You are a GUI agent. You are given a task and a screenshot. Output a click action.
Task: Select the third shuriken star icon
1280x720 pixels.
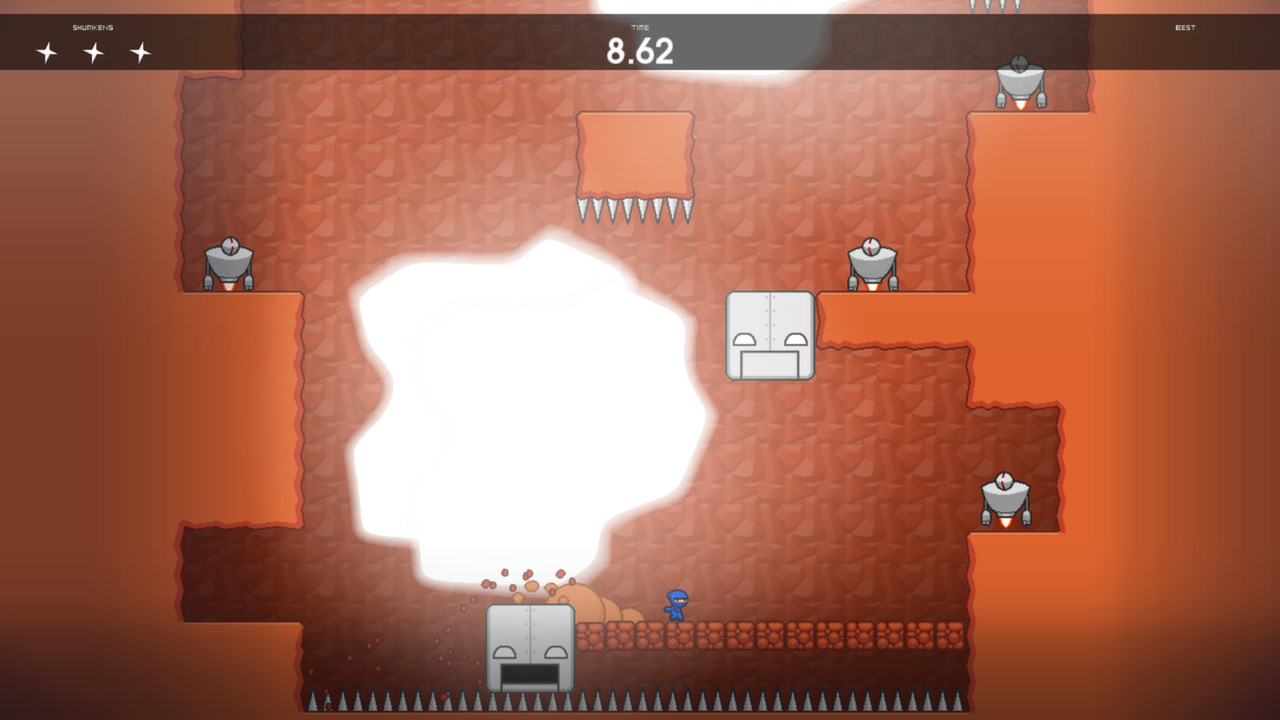click(x=141, y=50)
